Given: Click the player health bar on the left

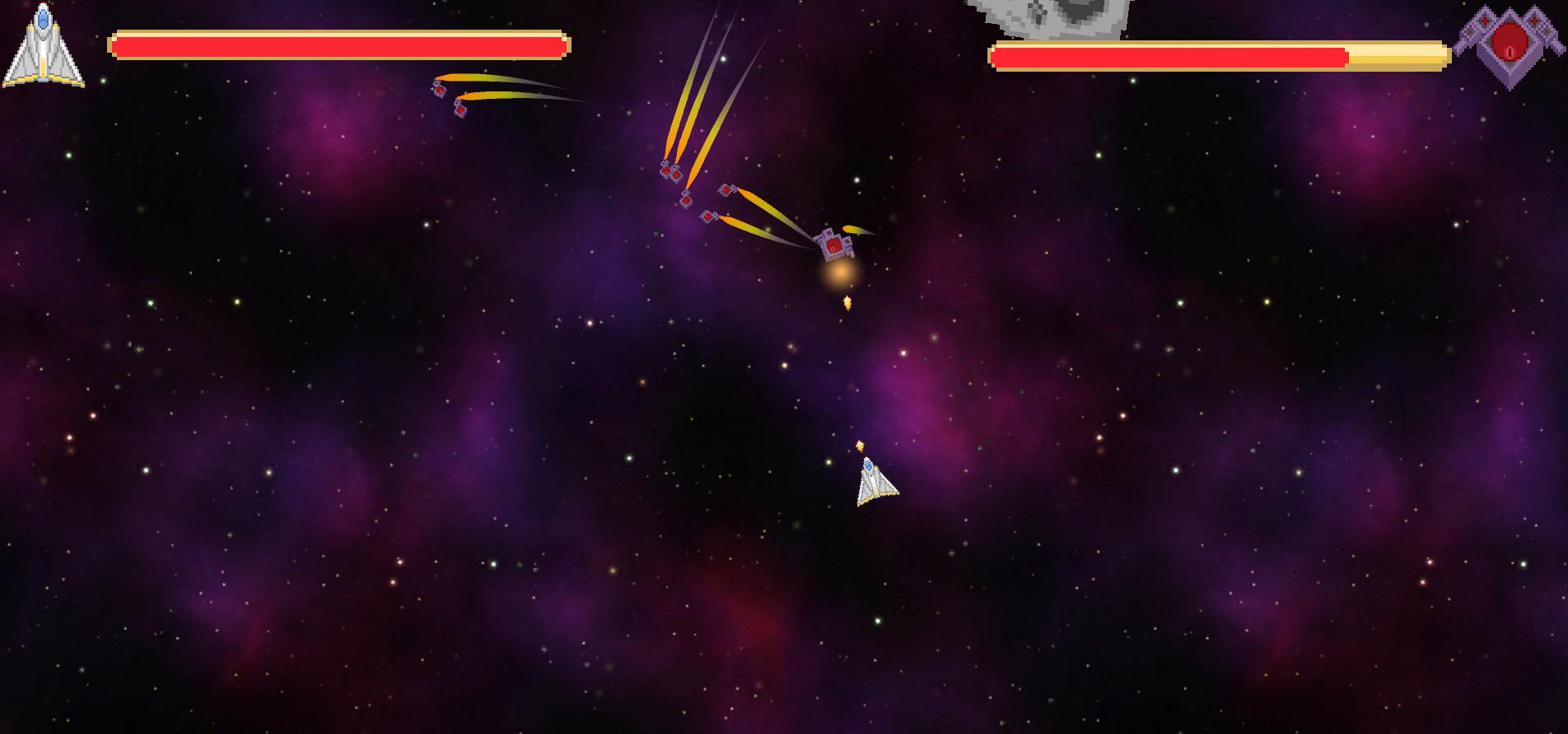Looking at the screenshot, I should [x=338, y=47].
